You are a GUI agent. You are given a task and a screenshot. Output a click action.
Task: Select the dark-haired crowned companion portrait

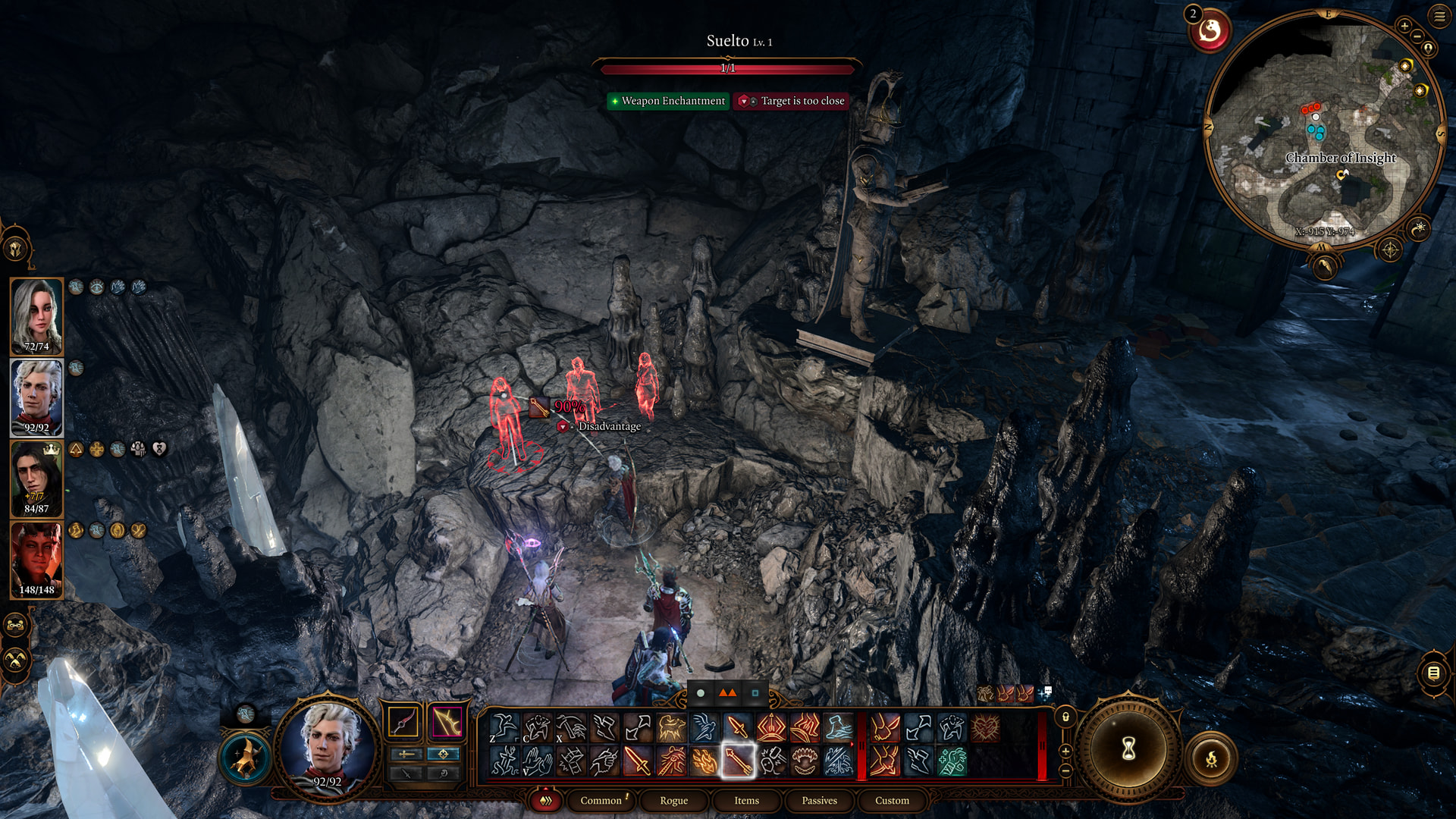click(36, 479)
